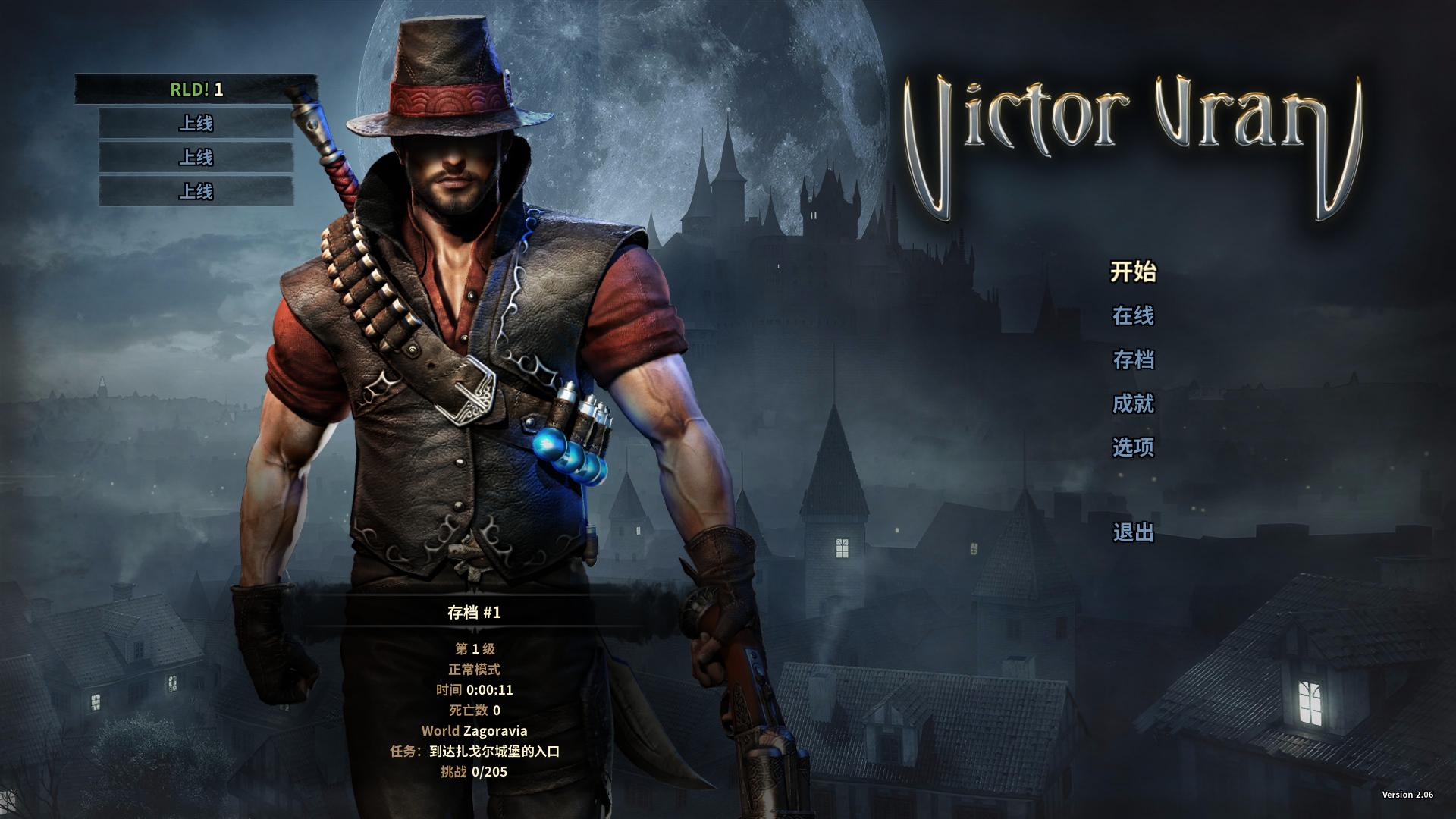Click the World Zagoravia label
The image size is (1456, 819).
(477, 731)
